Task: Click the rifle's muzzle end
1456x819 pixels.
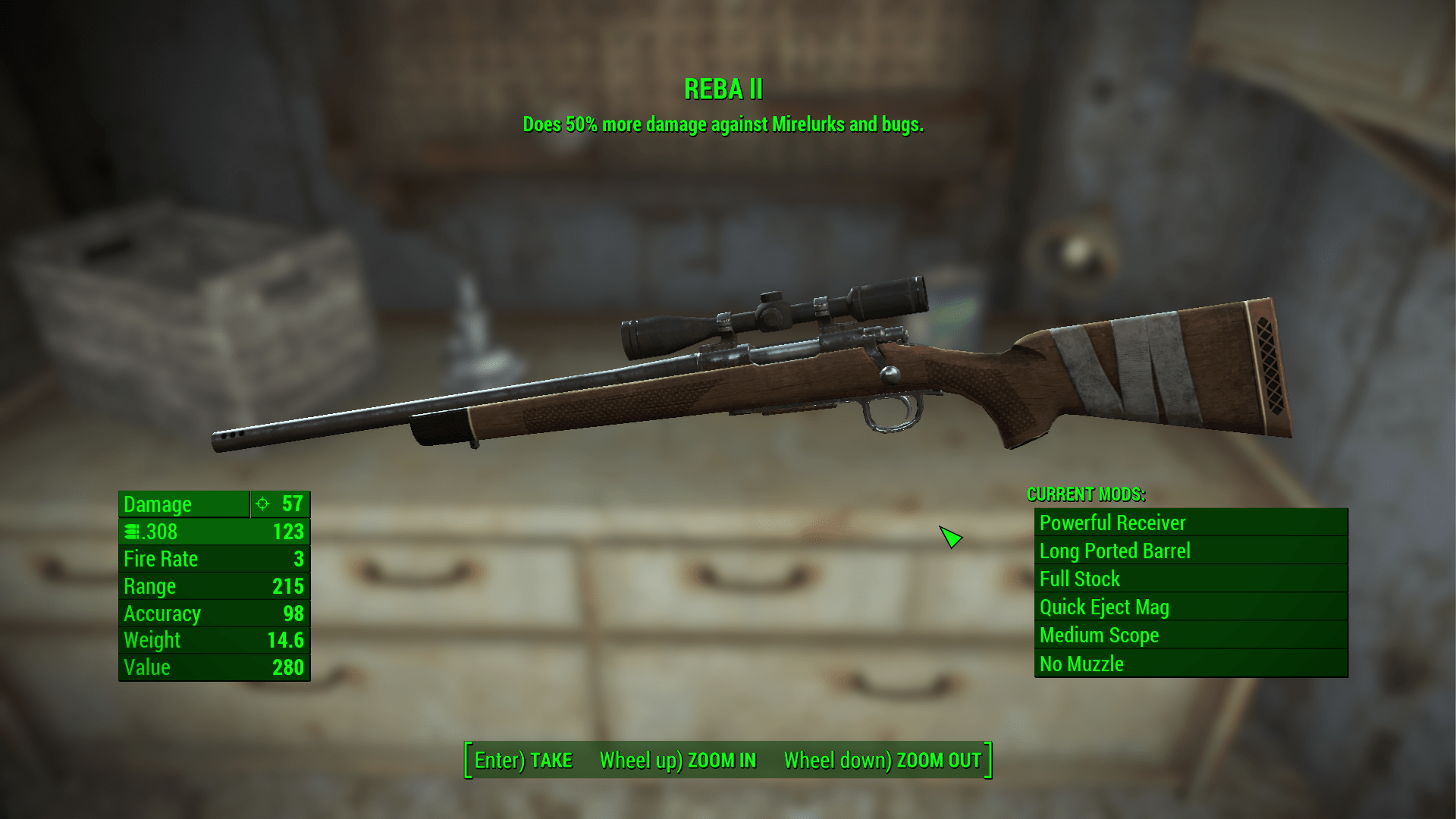Action: [227, 440]
